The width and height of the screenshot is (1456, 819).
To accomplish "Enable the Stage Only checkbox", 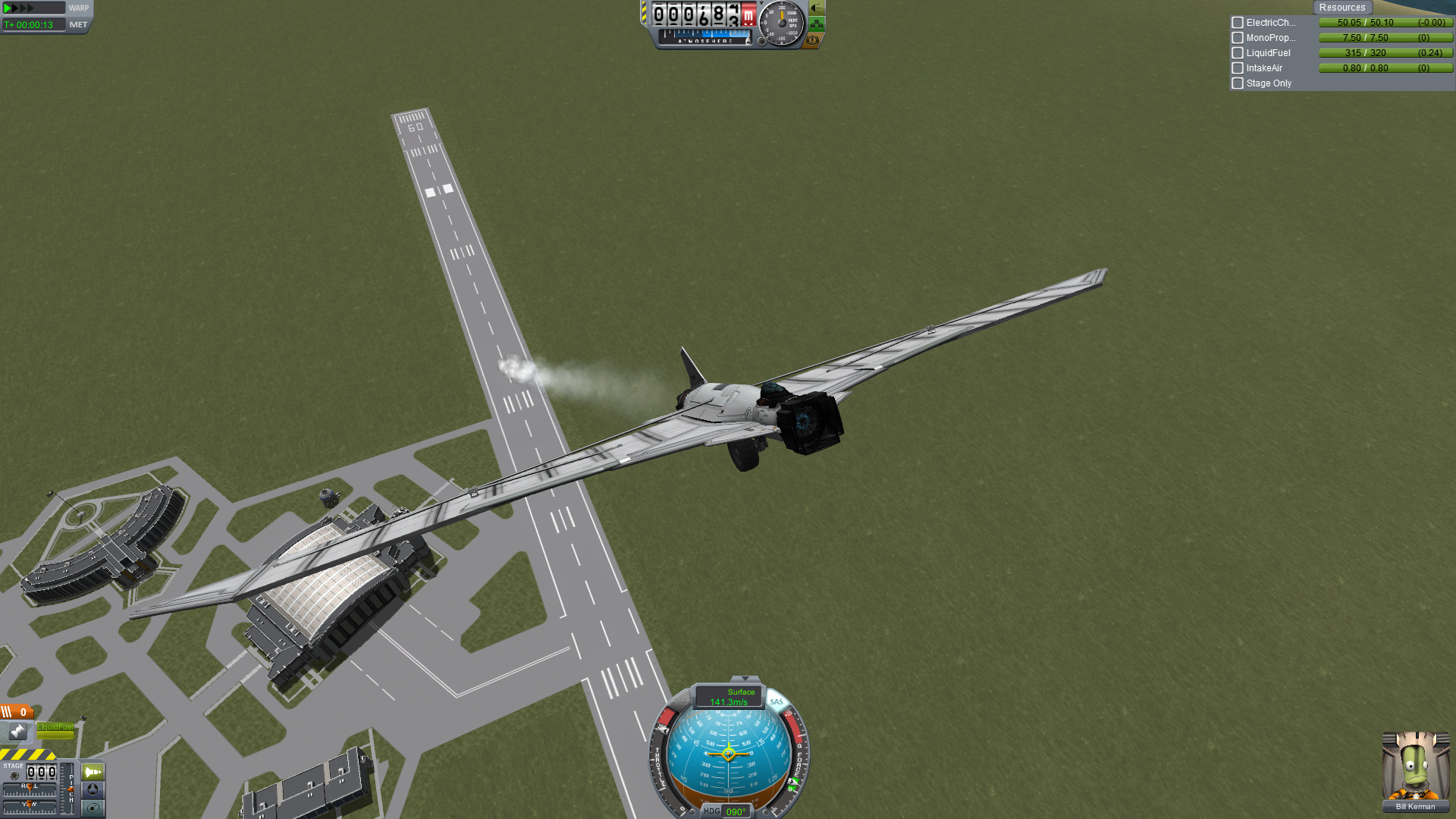I will [1238, 83].
